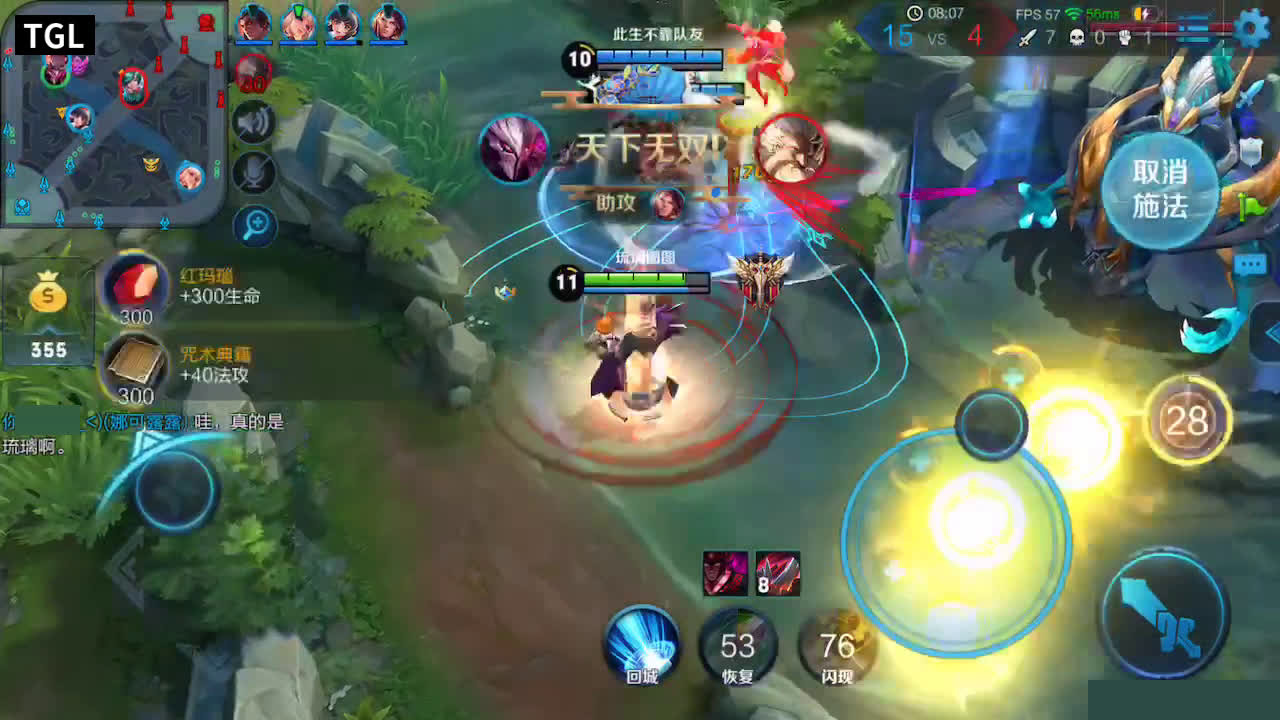Click the magnifier zoom icon below microphone
Screen dimensions: 1280x720
[x=254, y=225]
